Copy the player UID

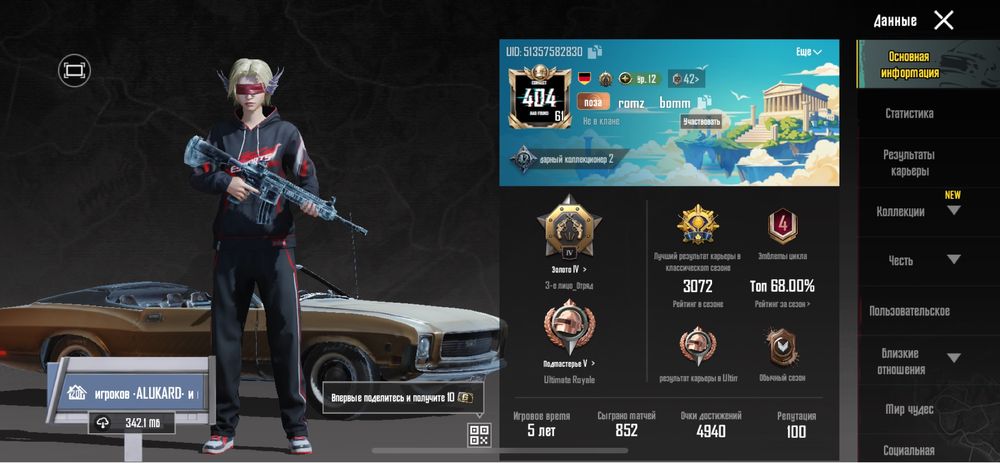595,52
